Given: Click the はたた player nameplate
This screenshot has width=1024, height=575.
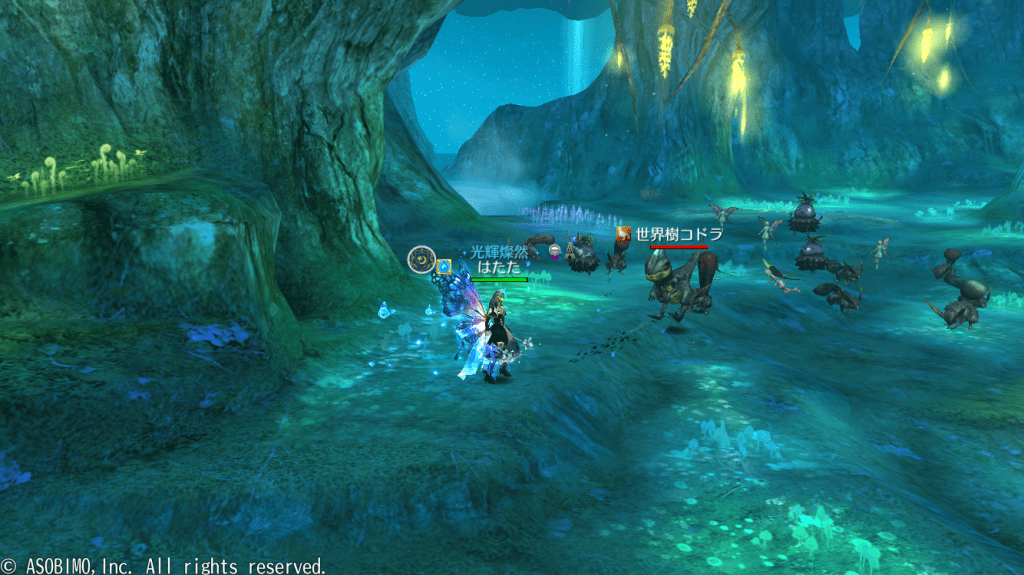Looking at the screenshot, I should pos(499,268).
